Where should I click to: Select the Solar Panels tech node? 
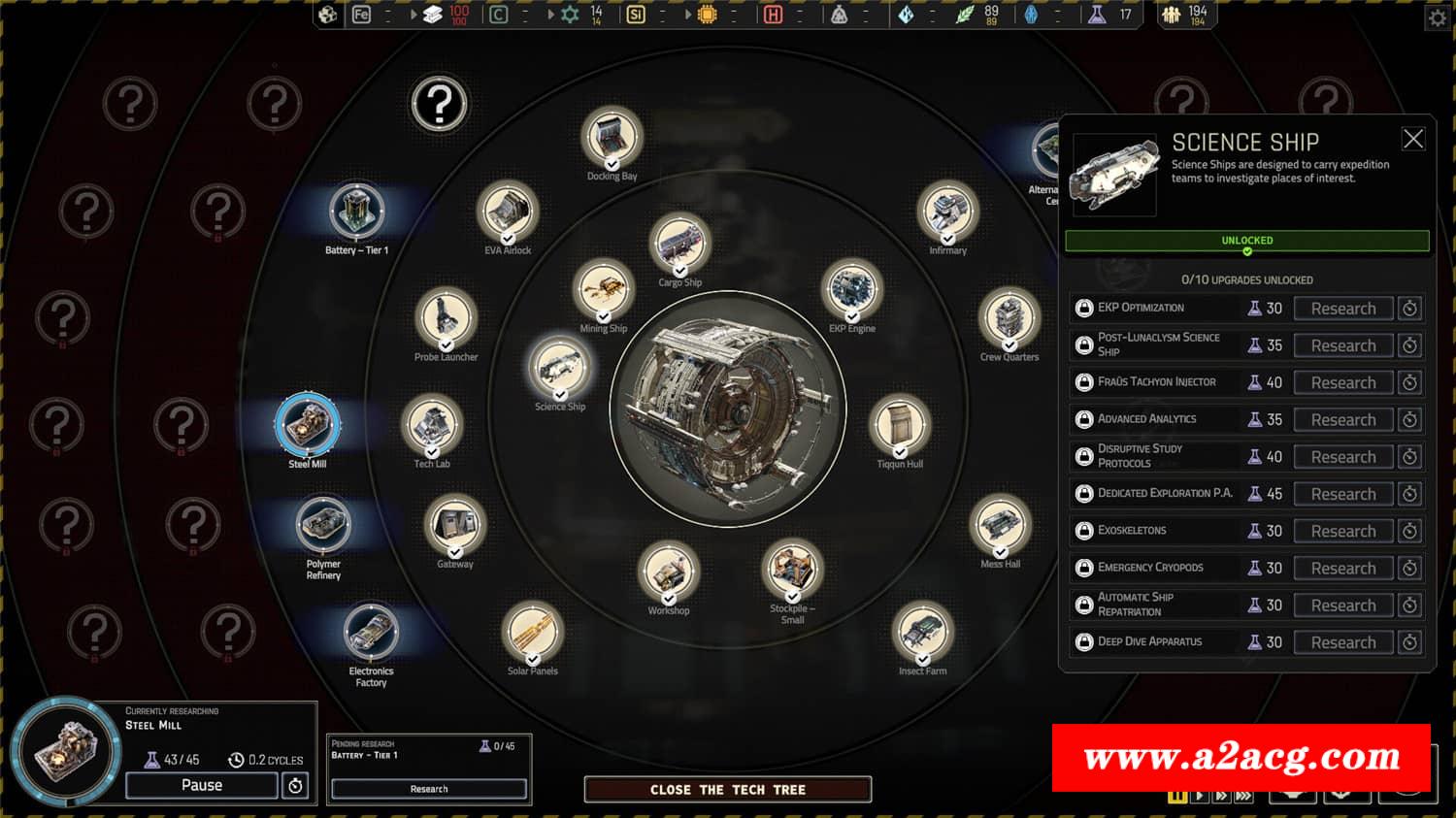(532, 632)
